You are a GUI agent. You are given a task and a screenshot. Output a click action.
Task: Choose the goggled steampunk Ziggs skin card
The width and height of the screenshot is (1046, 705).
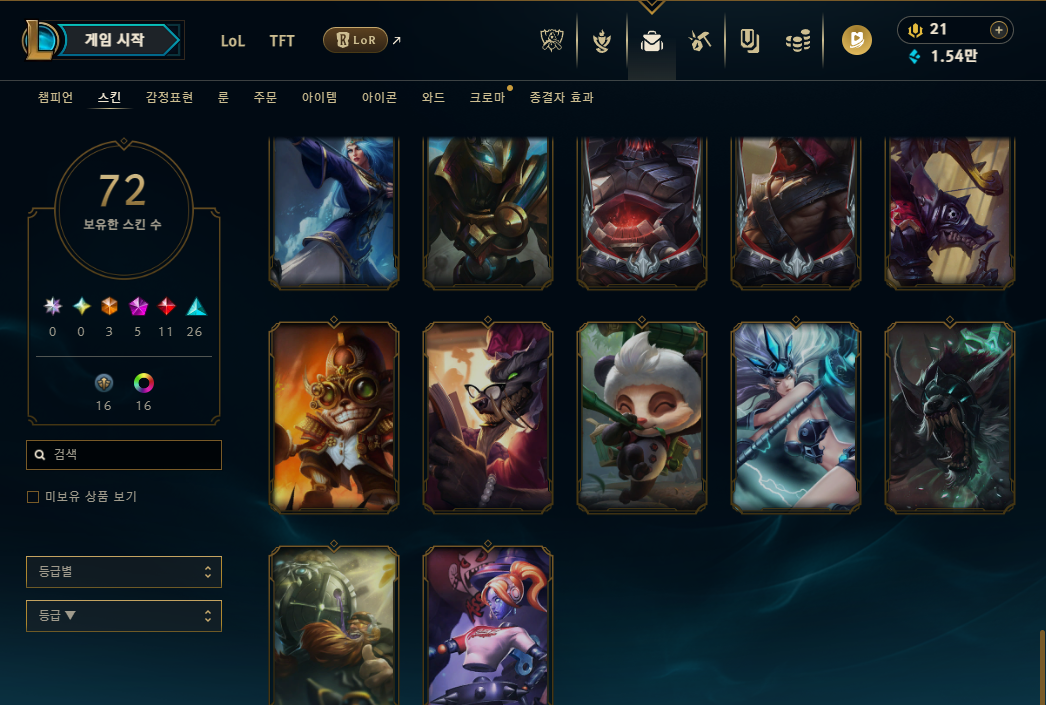[334, 418]
